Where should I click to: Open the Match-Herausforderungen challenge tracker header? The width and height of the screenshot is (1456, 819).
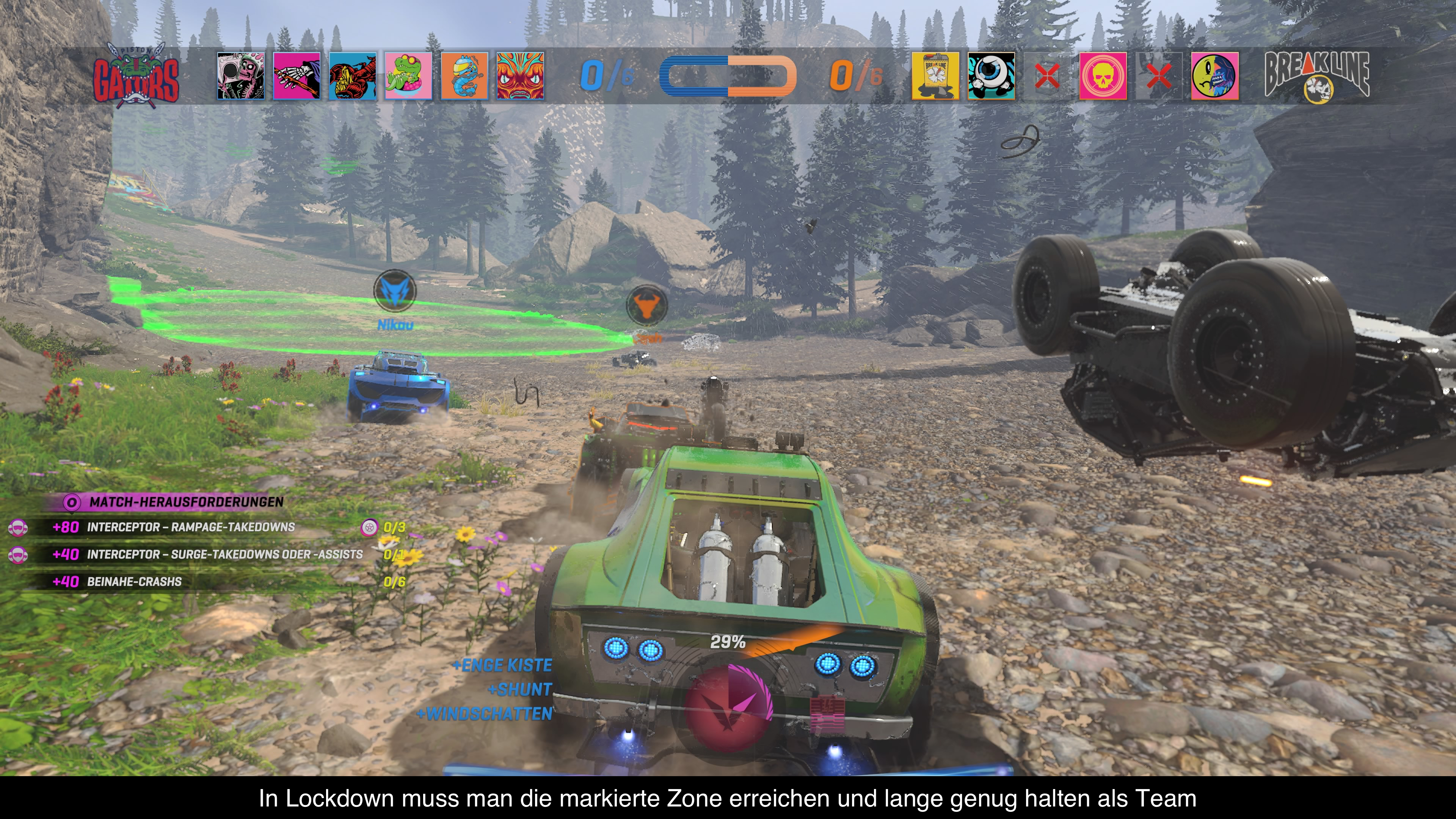pos(185,502)
